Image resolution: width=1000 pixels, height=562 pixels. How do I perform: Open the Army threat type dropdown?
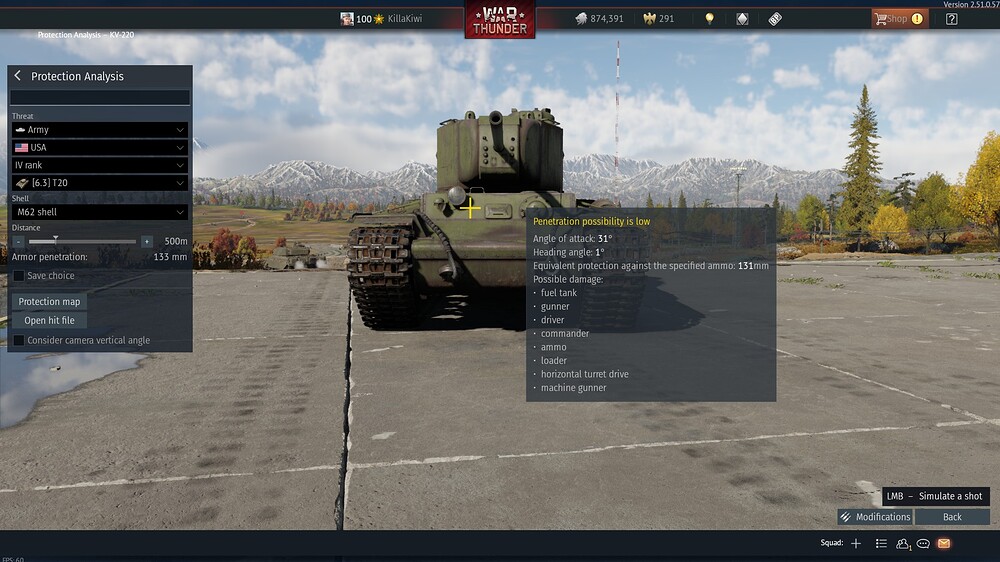tap(100, 130)
